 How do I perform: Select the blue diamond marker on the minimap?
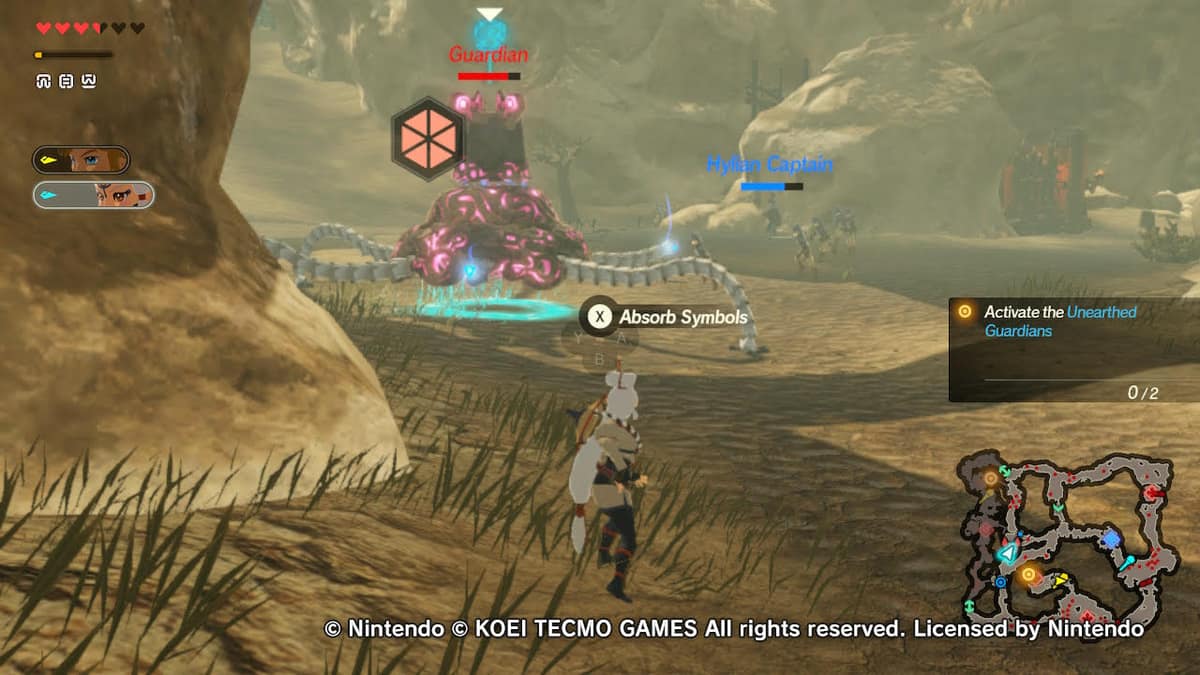click(x=1111, y=540)
